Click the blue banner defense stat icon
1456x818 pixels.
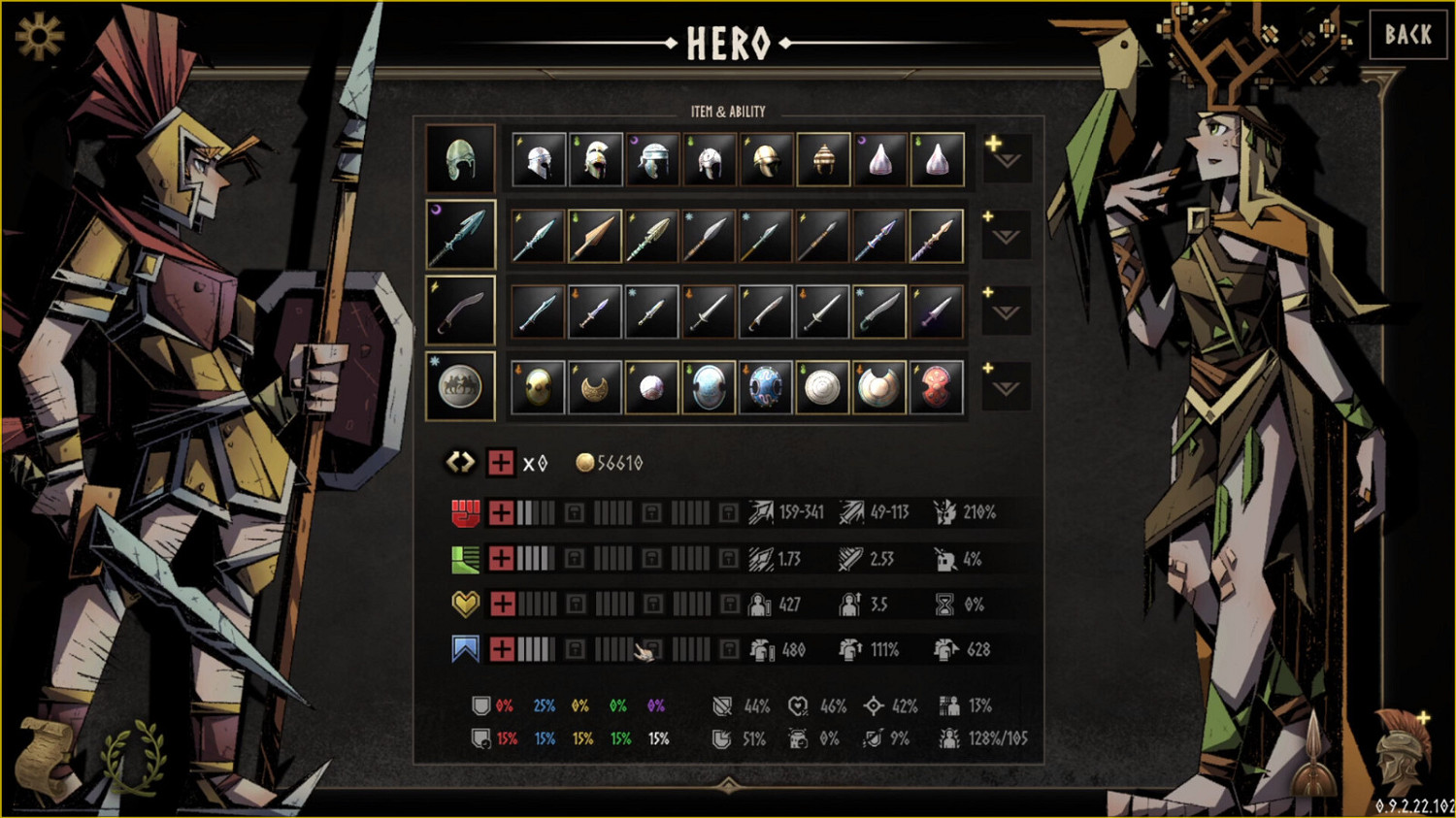pyautogui.click(x=466, y=648)
